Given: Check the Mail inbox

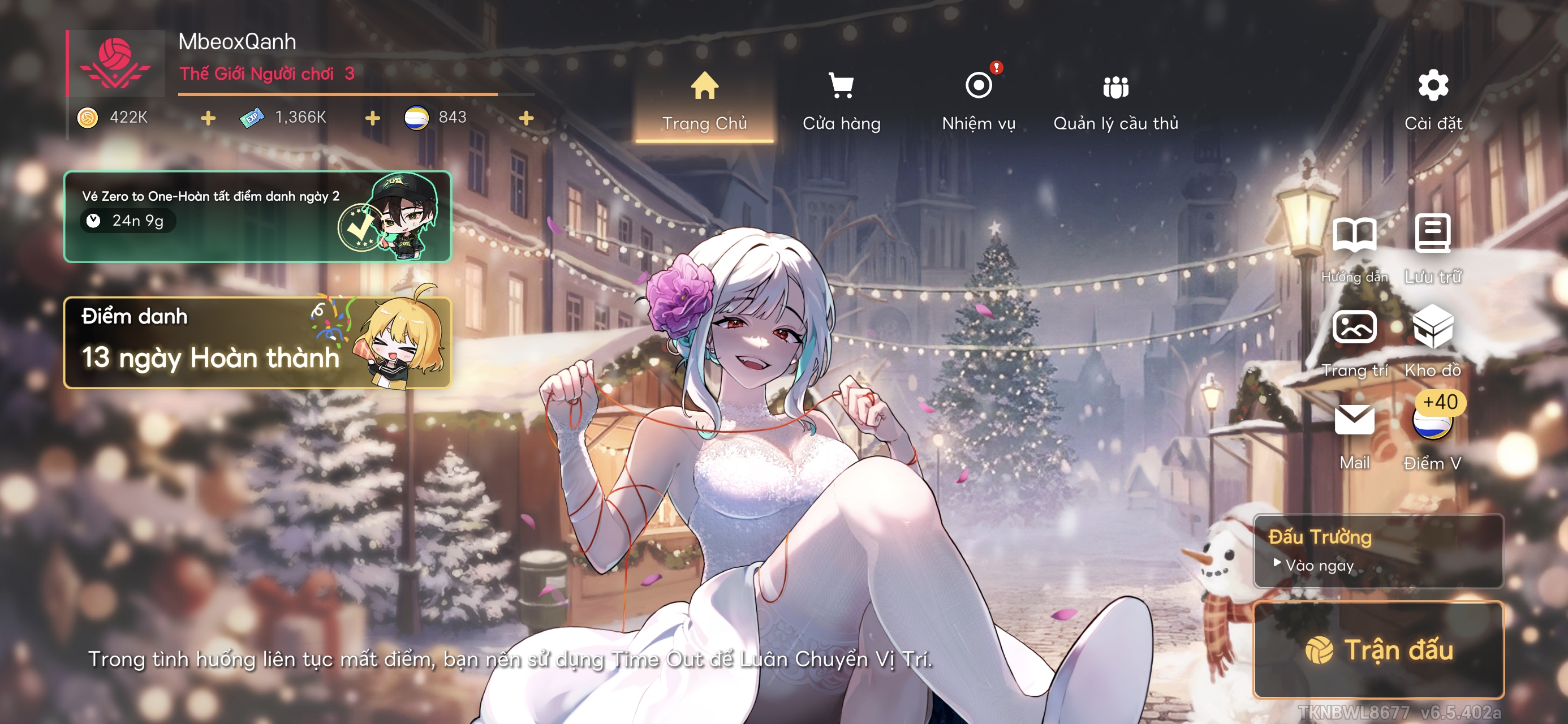Looking at the screenshot, I should tap(1354, 433).
